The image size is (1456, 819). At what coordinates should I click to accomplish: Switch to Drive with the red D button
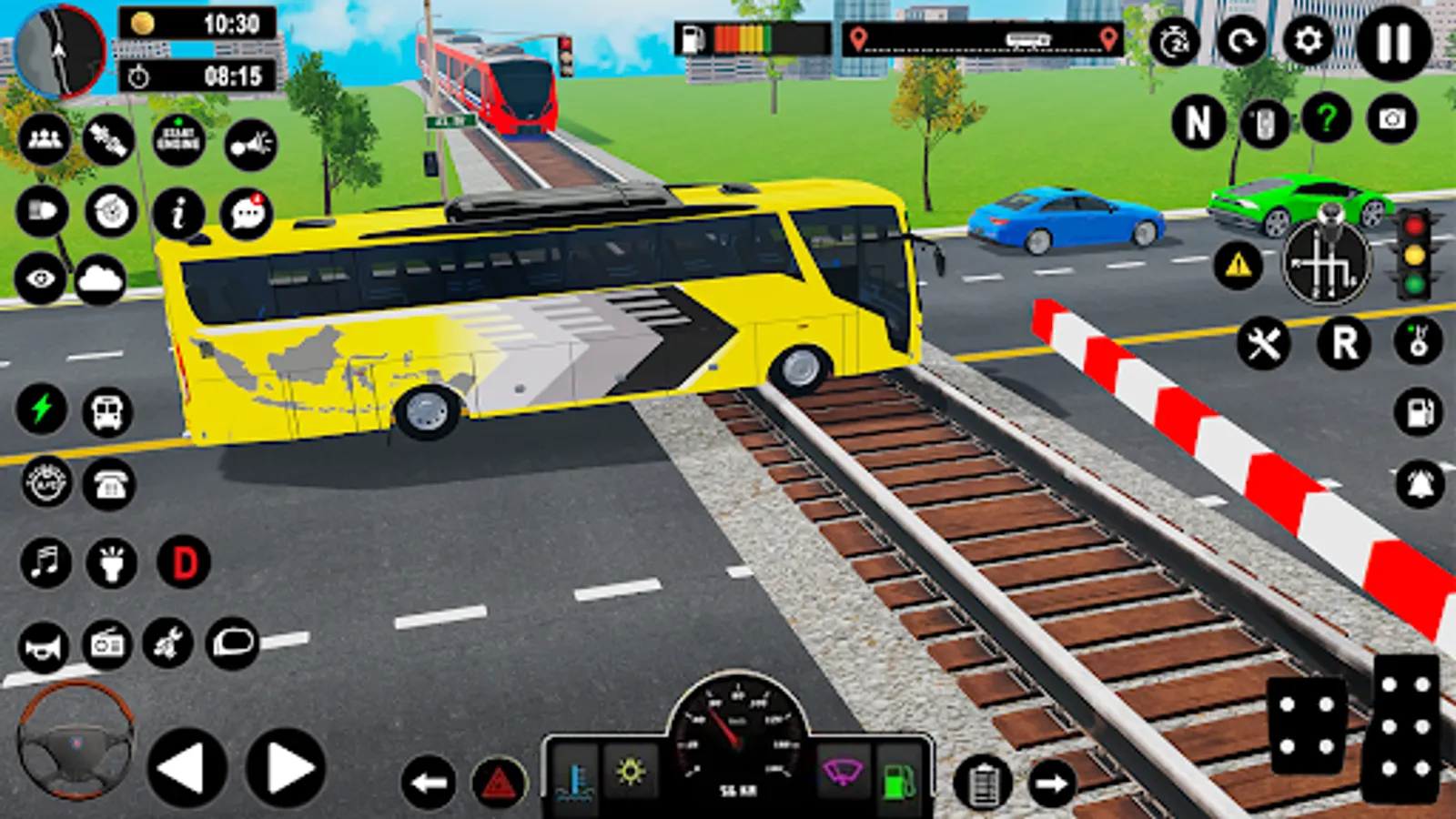point(184,562)
